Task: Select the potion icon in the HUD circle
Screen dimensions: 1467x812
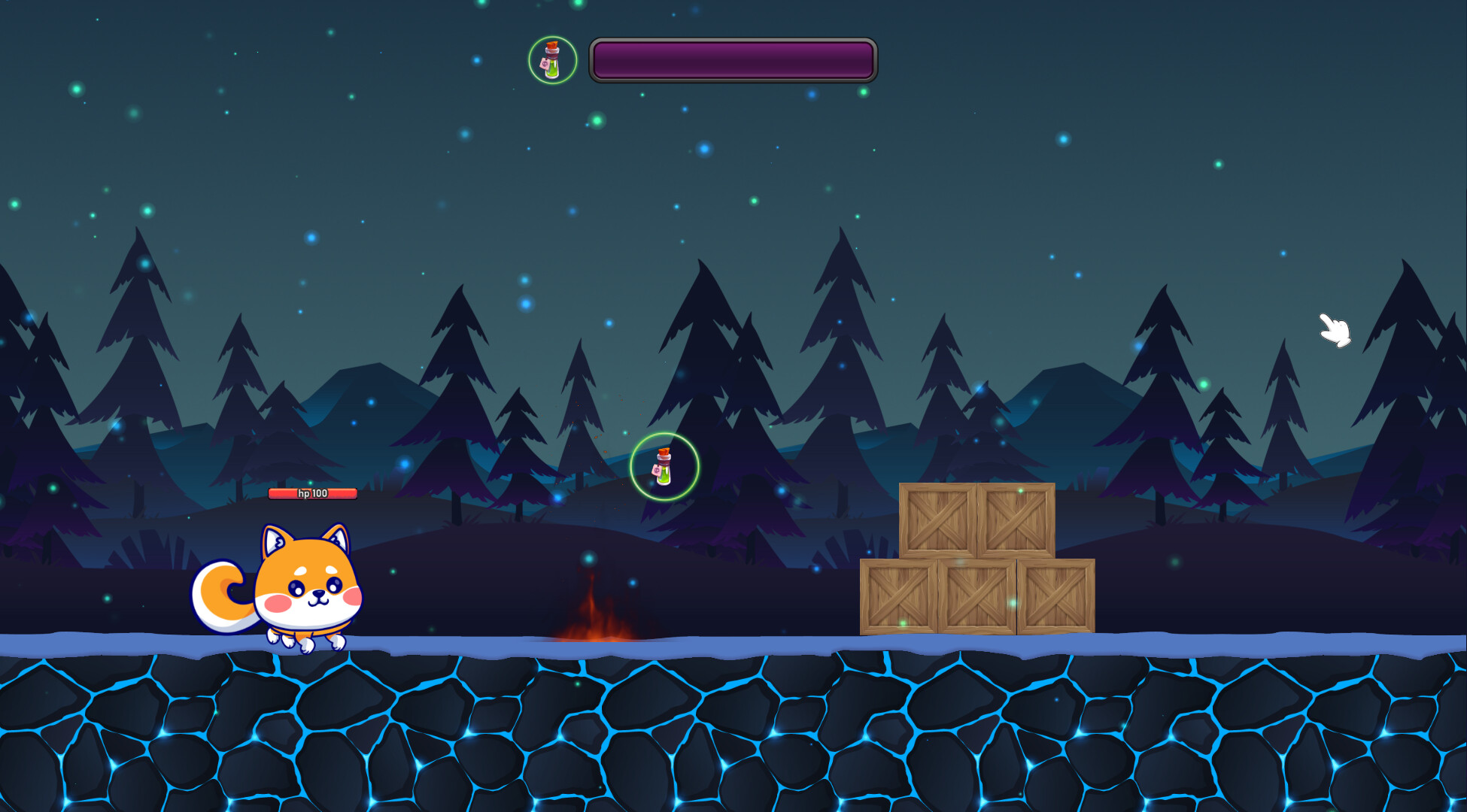Action: (x=553, y=60)
